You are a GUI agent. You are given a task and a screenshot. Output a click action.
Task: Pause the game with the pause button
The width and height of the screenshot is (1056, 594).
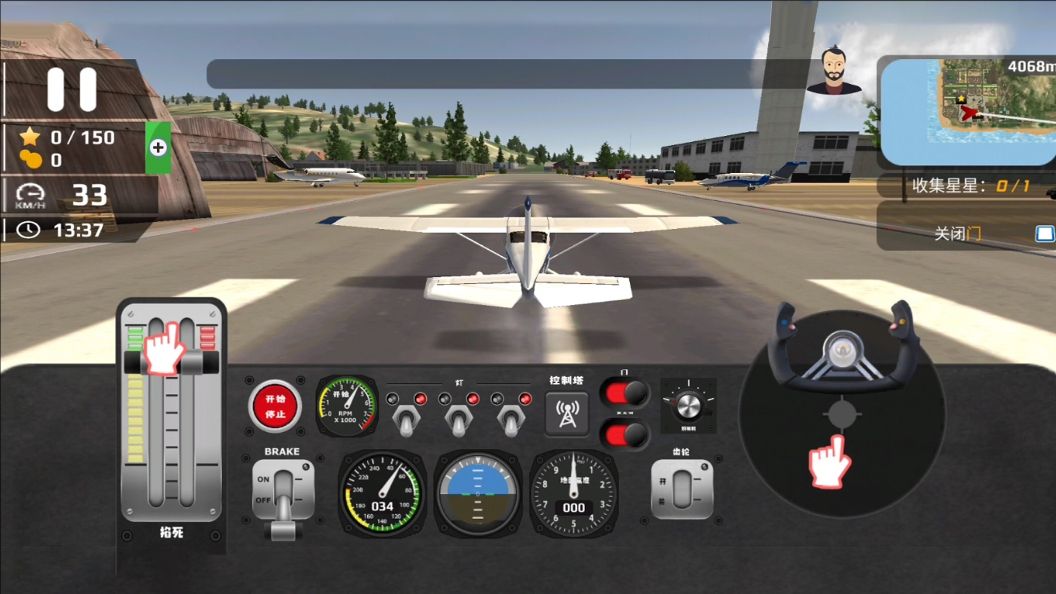[72, 89]
